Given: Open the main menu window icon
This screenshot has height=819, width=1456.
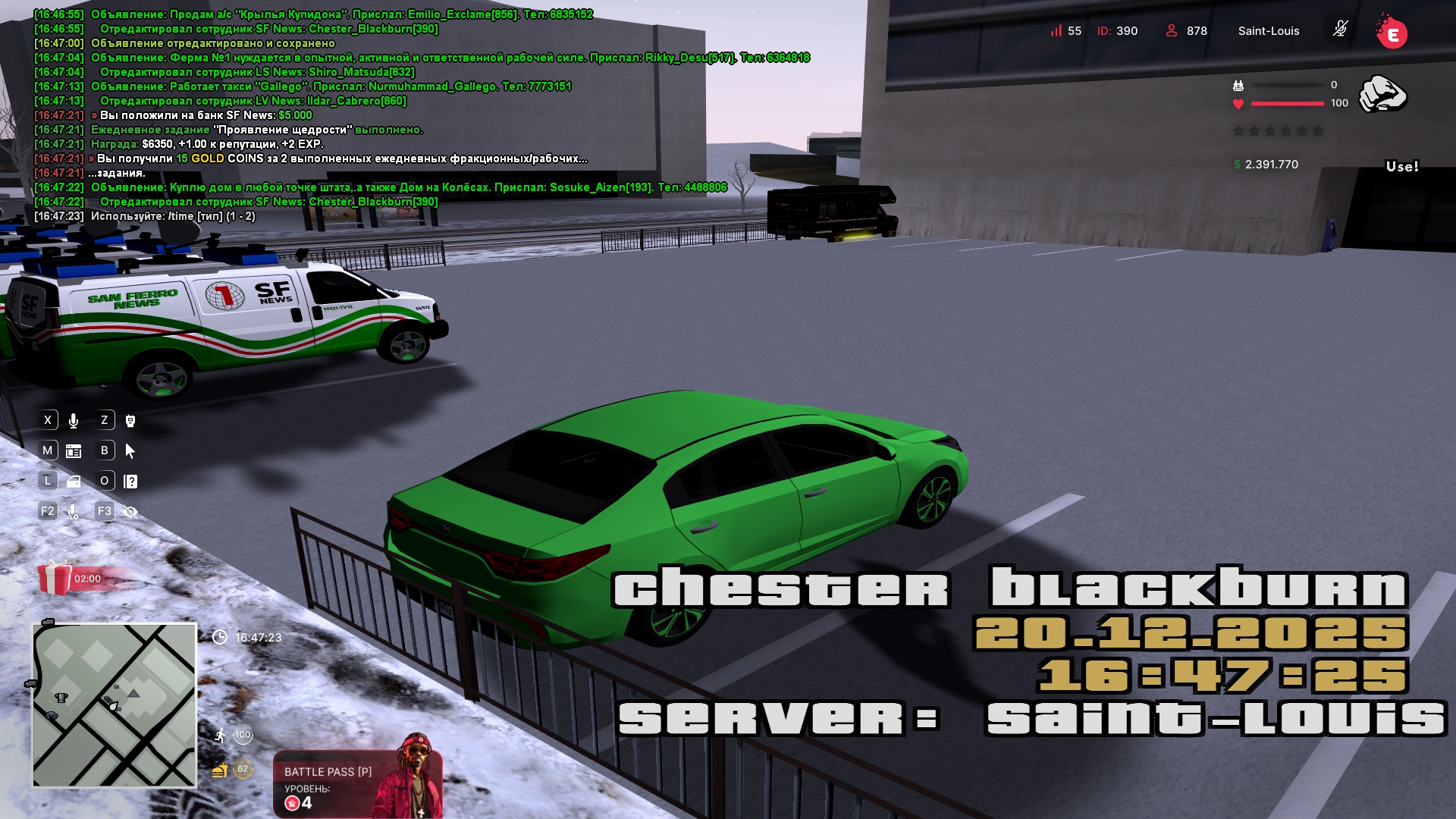Looking at the screenshot, I should (74, 451).
